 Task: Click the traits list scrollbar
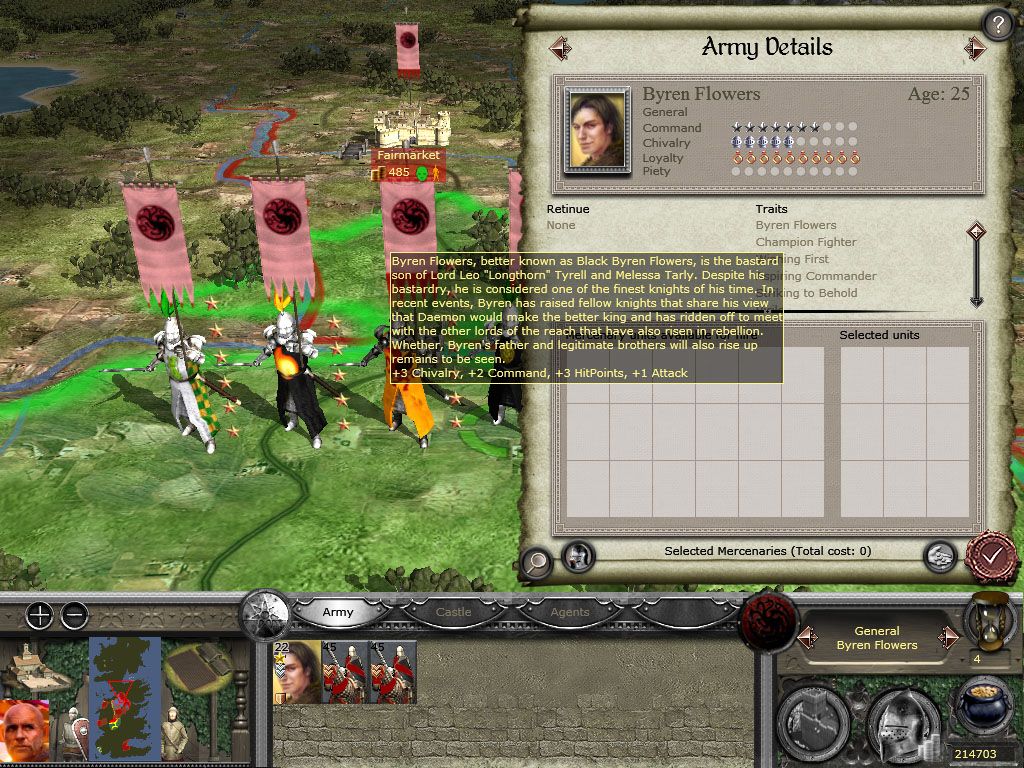coord(977,266)
